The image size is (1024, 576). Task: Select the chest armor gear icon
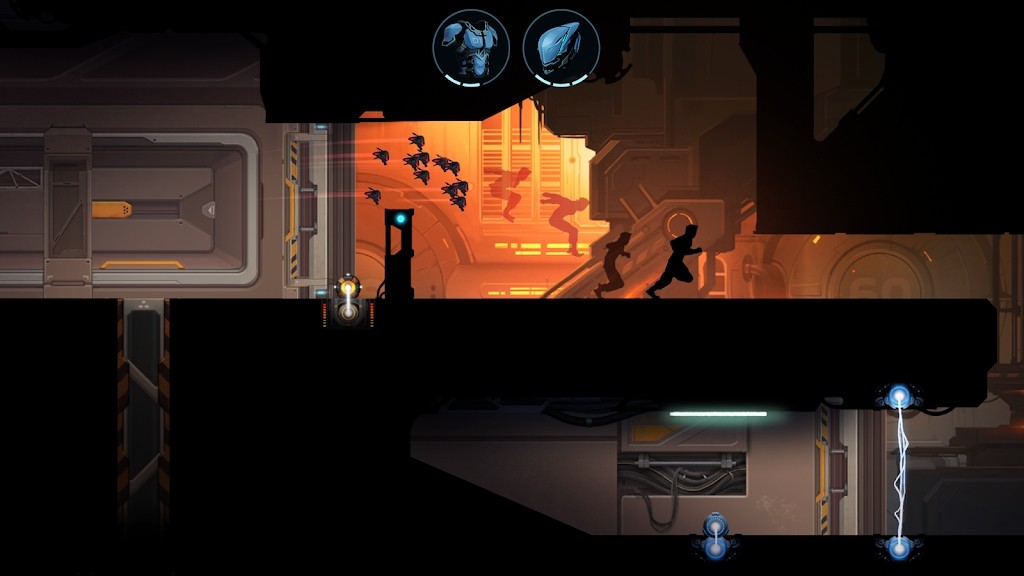(x=471, y=46)
